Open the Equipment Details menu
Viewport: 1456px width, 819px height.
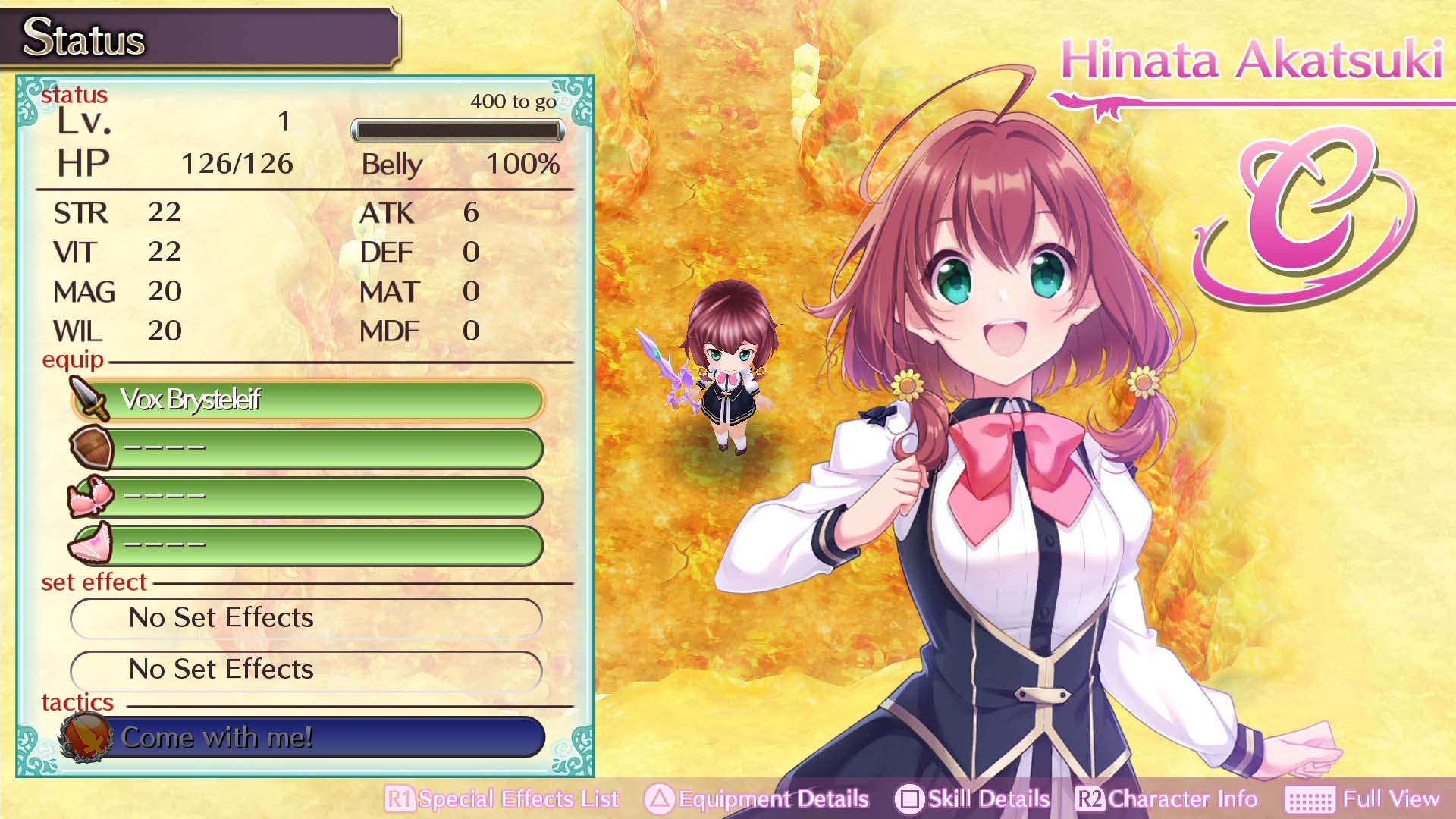[771, 799]
